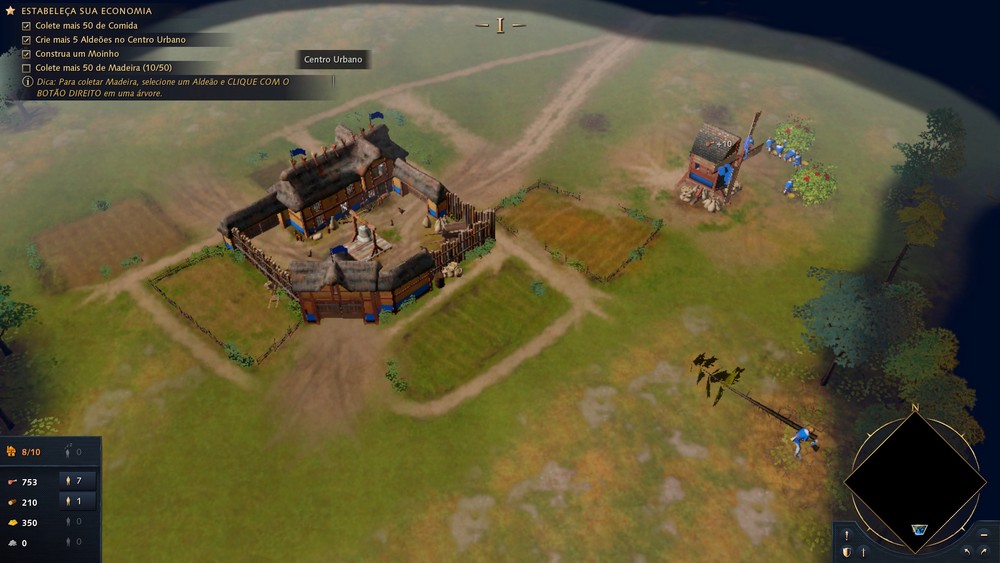
Task: Click the shield icon under the minimap
Action: (846, 551)
